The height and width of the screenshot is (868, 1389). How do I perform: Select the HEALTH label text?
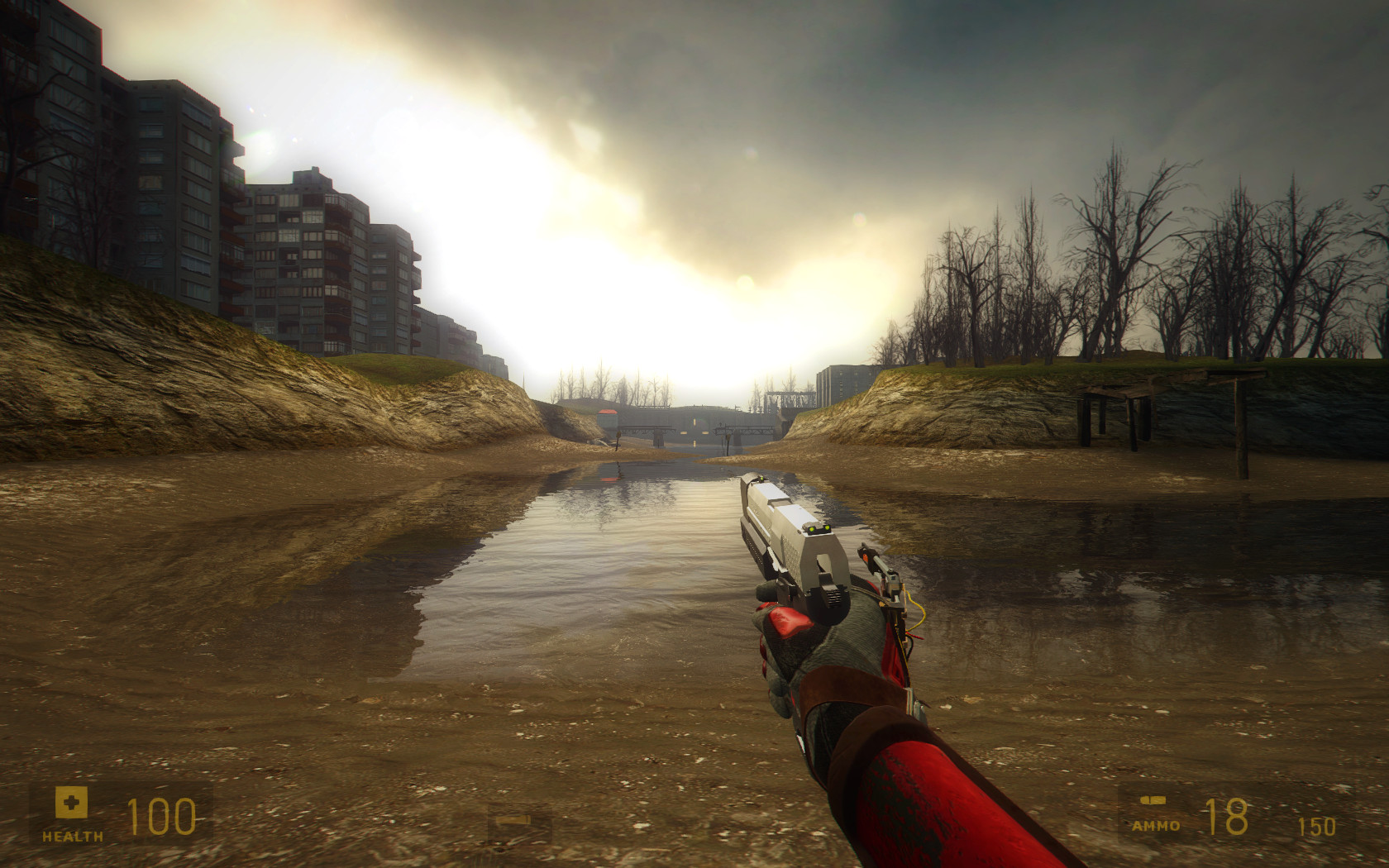pos(74,835)
